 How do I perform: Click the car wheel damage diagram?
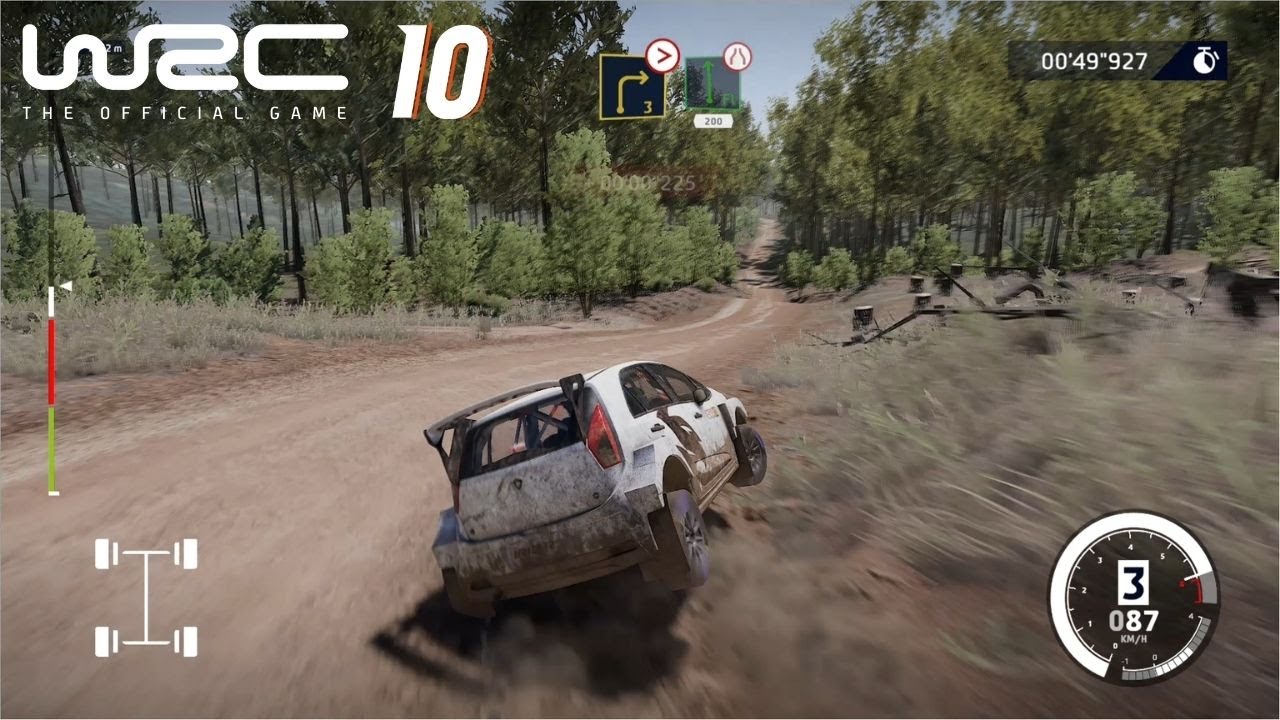coord(146,597)
